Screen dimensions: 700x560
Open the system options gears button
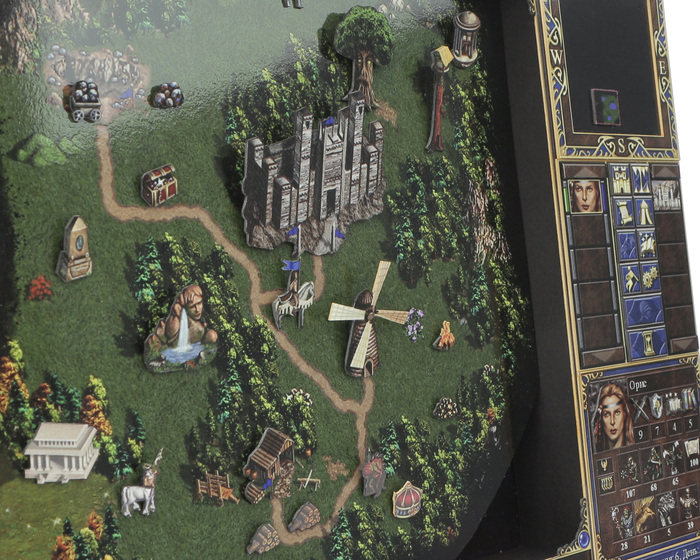tap(645, 277)
